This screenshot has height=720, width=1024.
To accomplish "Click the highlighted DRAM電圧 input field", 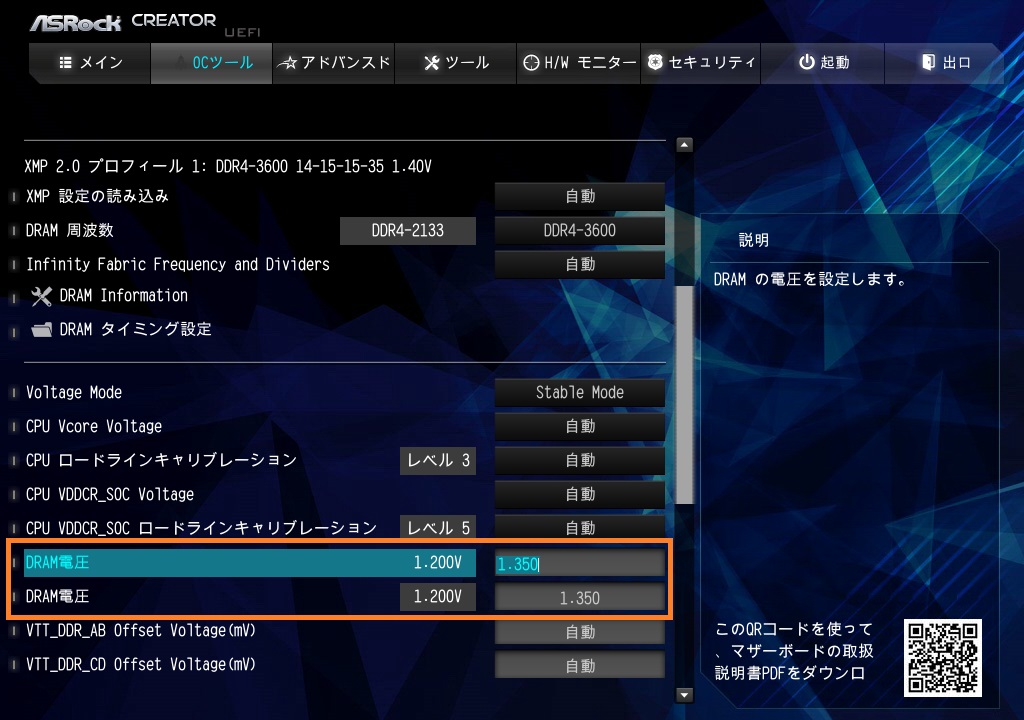I will point(580,564).
